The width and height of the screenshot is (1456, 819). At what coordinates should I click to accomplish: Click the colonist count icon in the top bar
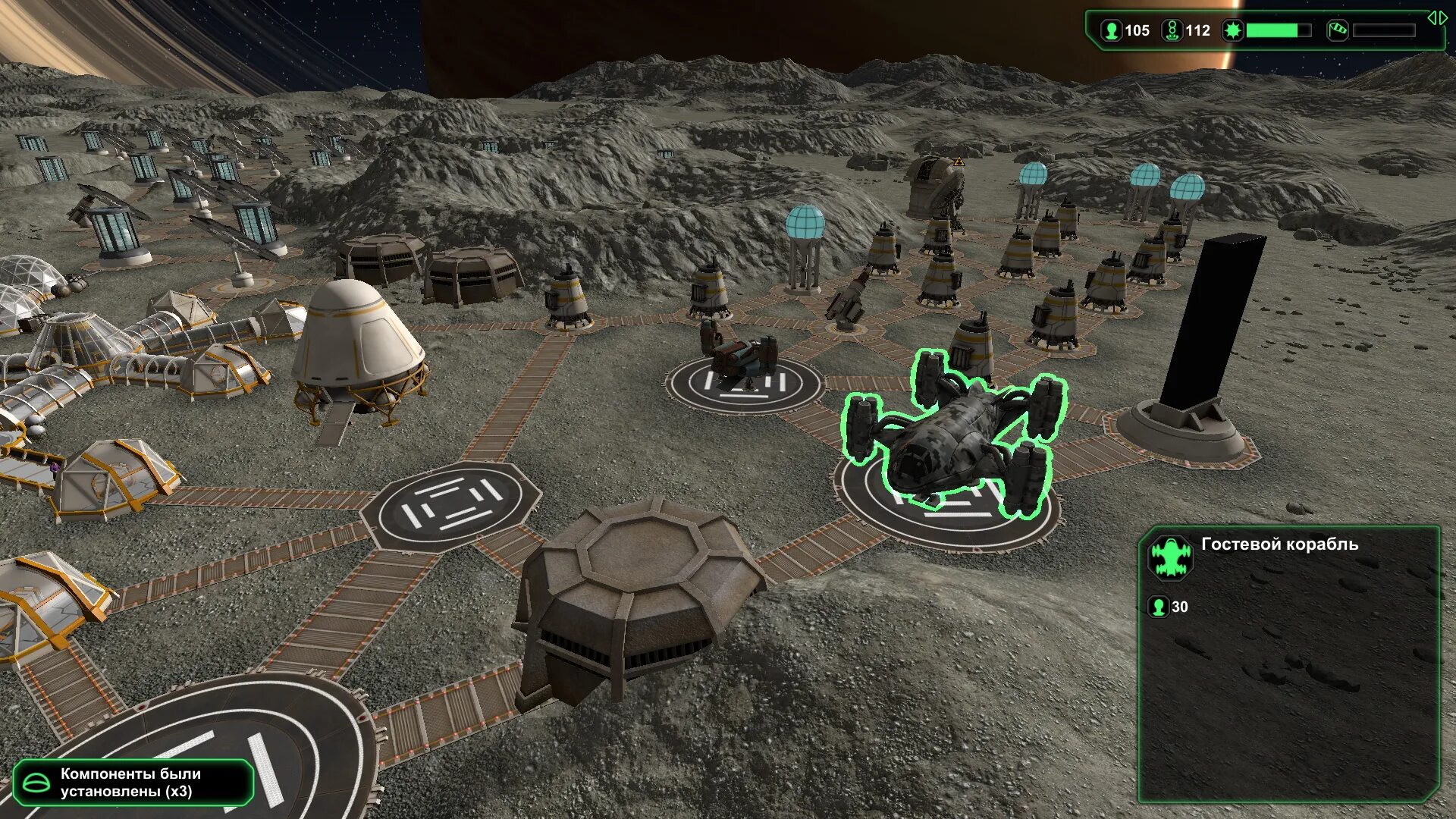coord(1111,30)
